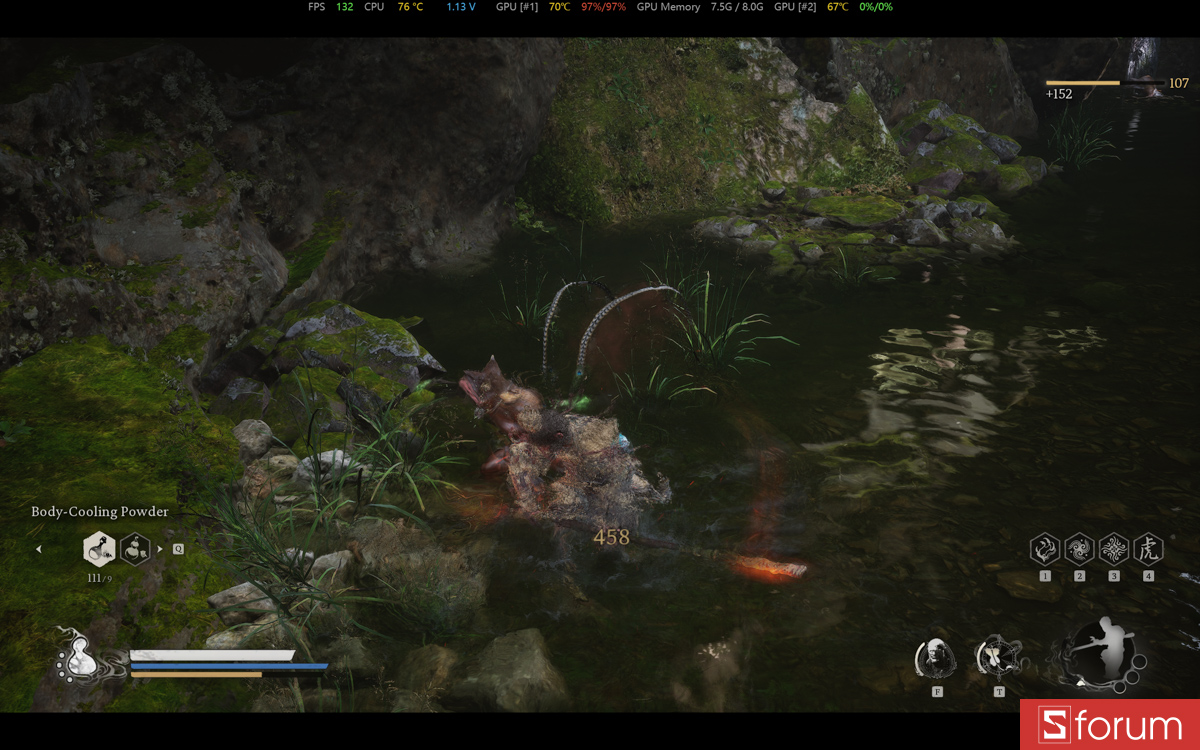The width and height of the screenshot is (1200, 750).
Task: Select the Body-Cooling Powder item slot
Action: [x=99, y=548]
